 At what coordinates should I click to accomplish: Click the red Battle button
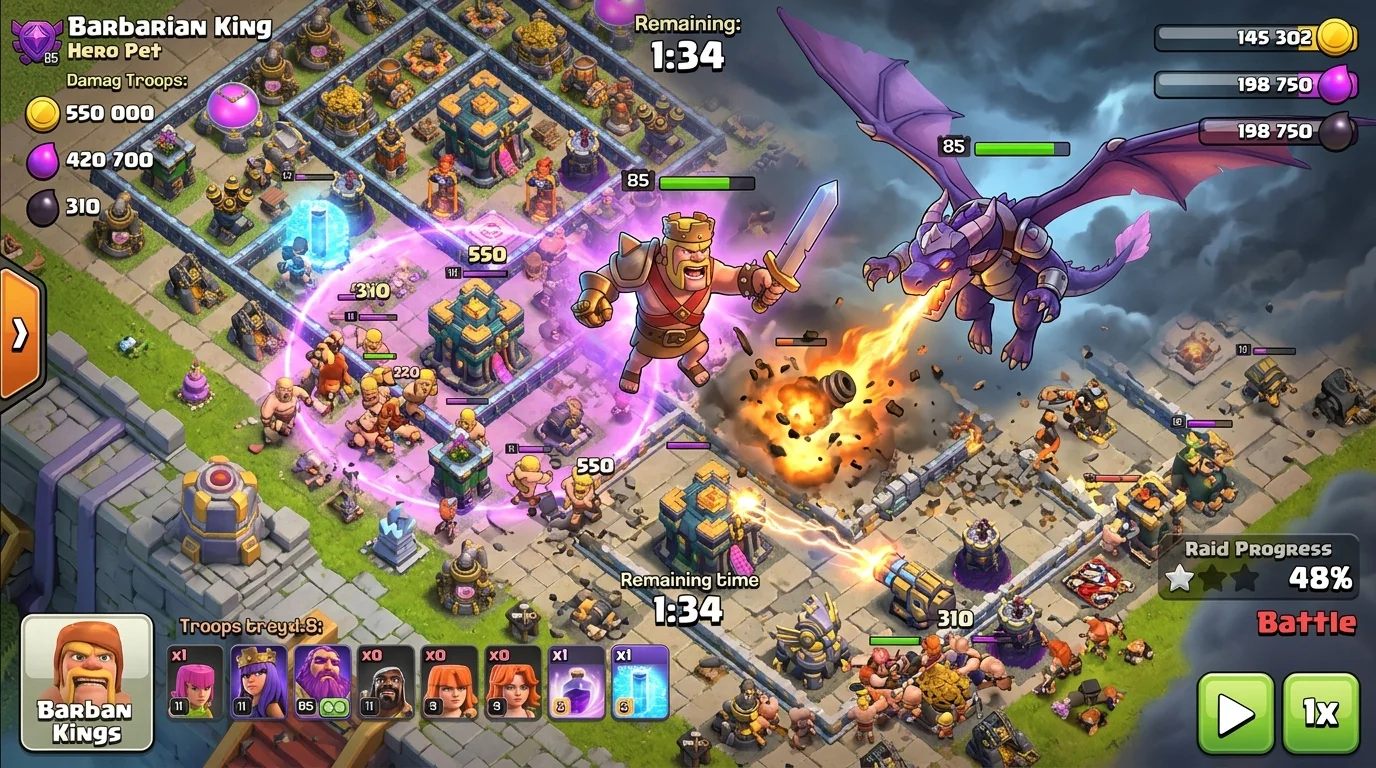[x=1306, y=623]
